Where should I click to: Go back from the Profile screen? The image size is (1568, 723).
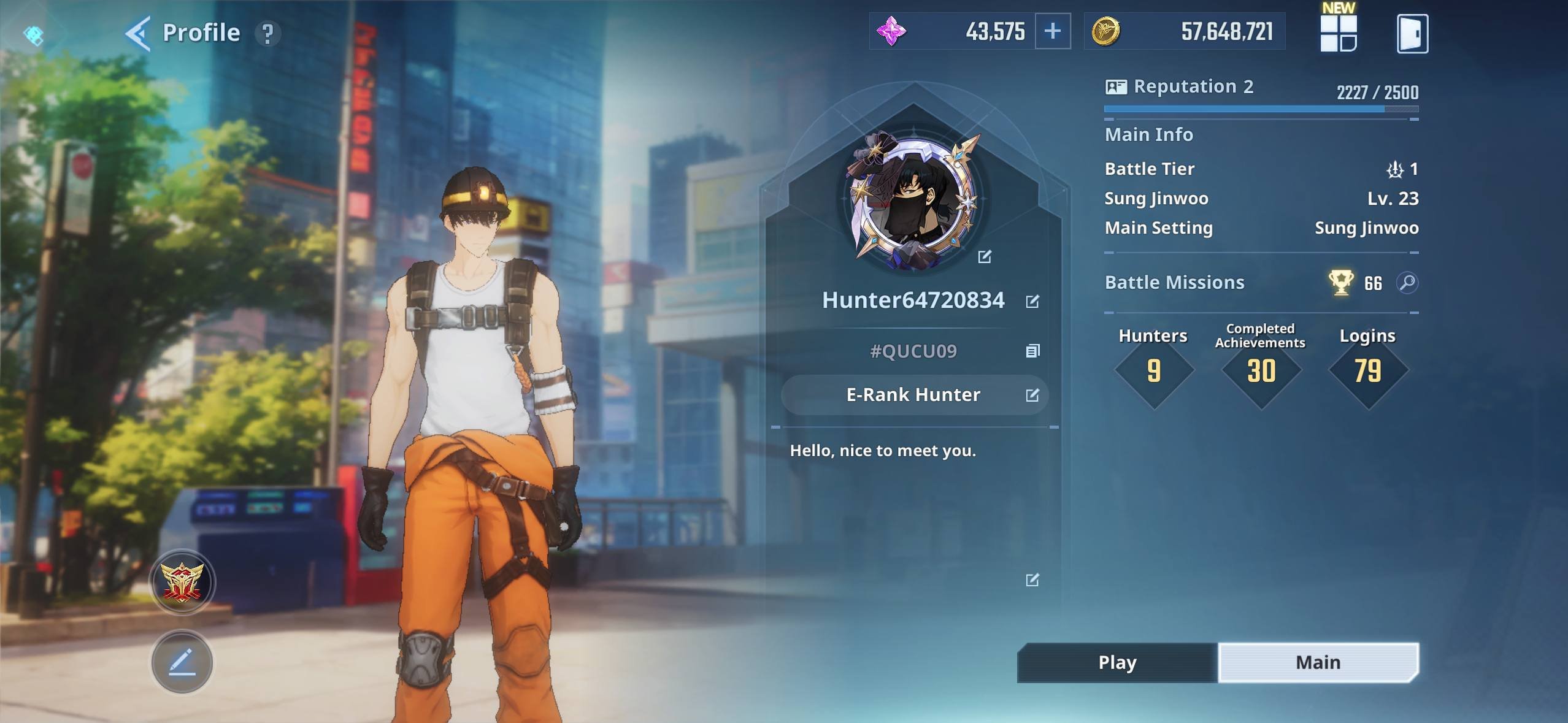(138, 33)
